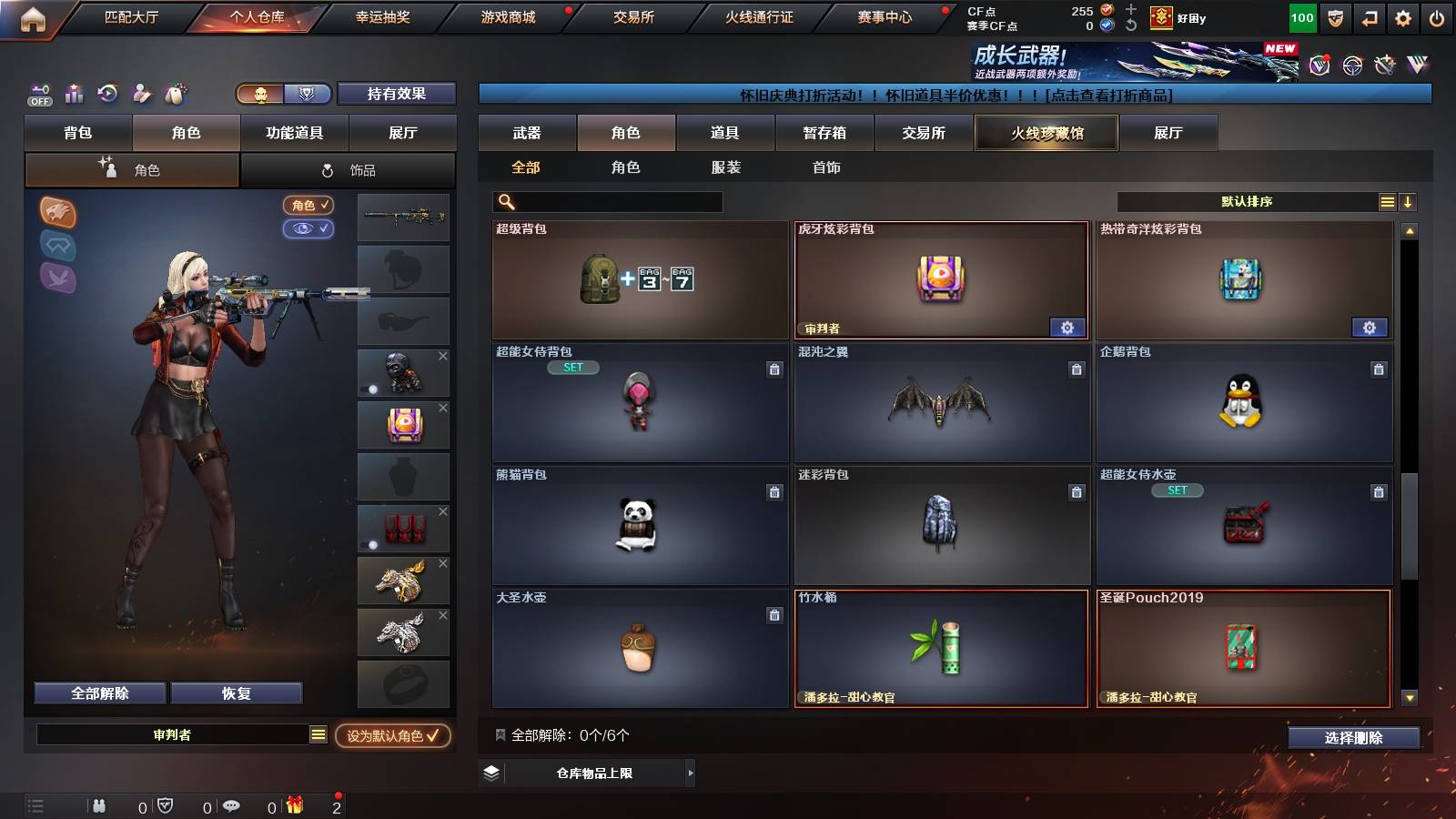Toggle the eye visibility control below 角色 badge
Viewport: 1456px width, 819px height.
(x=309, y=228)
